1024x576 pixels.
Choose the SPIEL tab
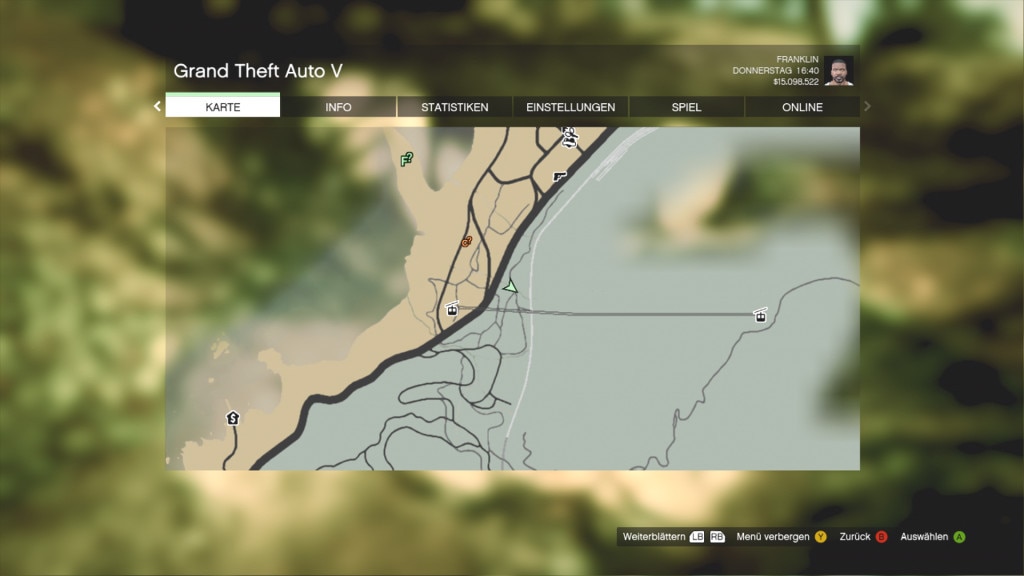click(x=686, y=107)
